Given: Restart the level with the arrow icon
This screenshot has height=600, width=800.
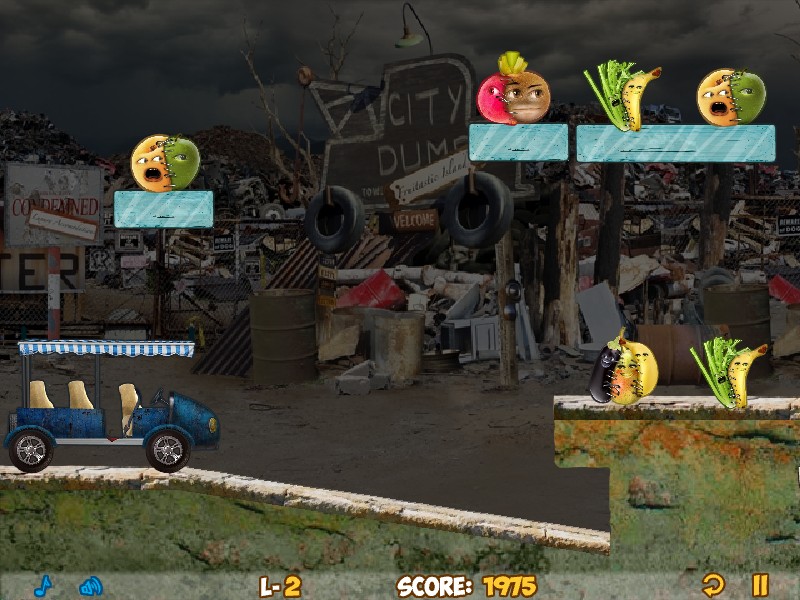Looking at the screenshot, I should 712,585.
